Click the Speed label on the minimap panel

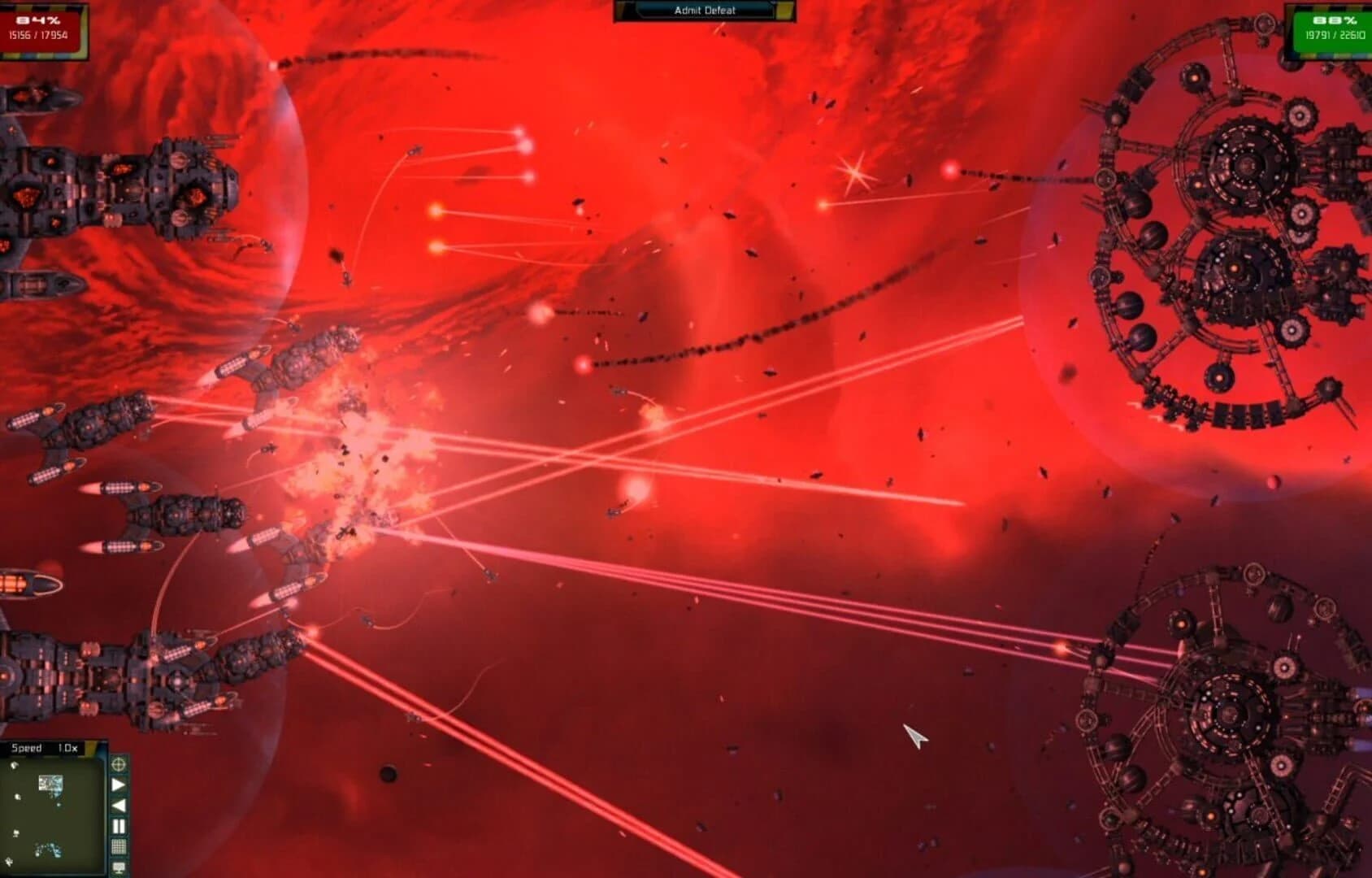tap(27, 748)
